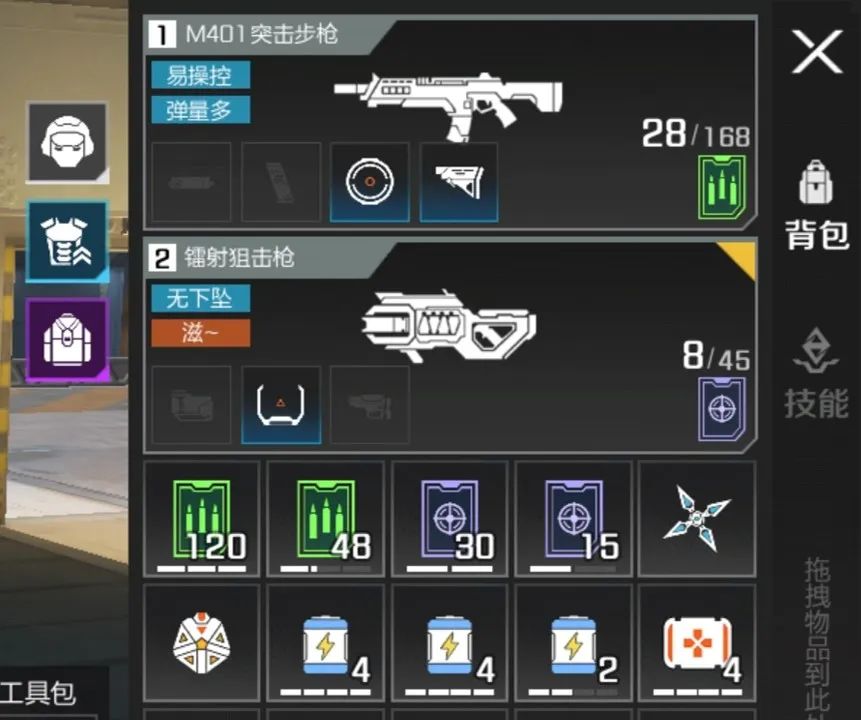Select the laser sniper scope attachment

(281, 405)
